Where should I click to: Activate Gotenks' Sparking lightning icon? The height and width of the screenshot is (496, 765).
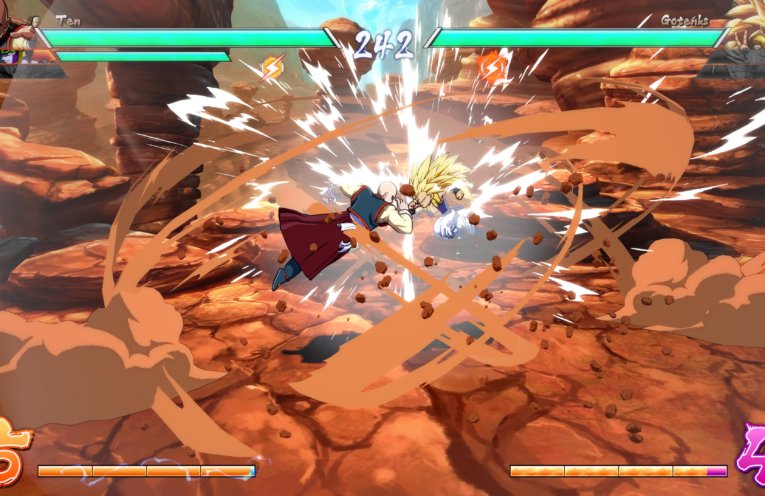[494, 67]
